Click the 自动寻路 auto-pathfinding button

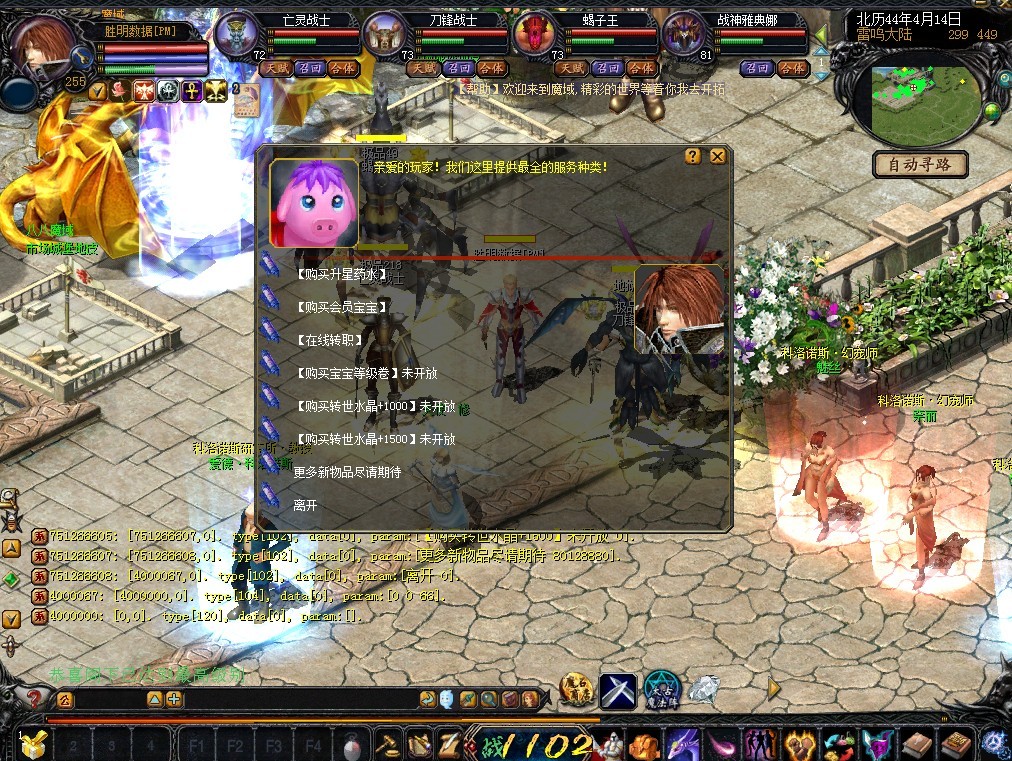pos(920,165)
